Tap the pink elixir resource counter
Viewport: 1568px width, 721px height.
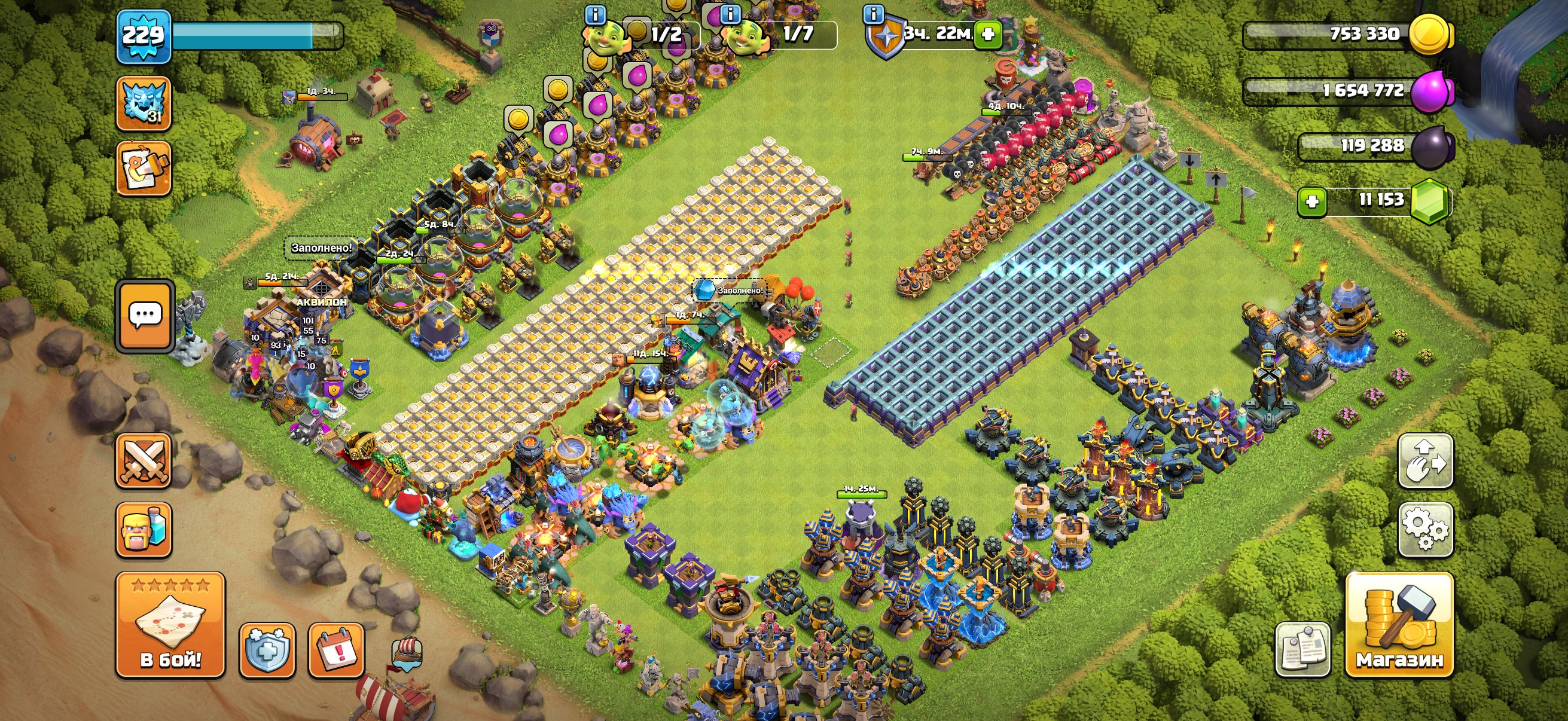pos(1345,91)
